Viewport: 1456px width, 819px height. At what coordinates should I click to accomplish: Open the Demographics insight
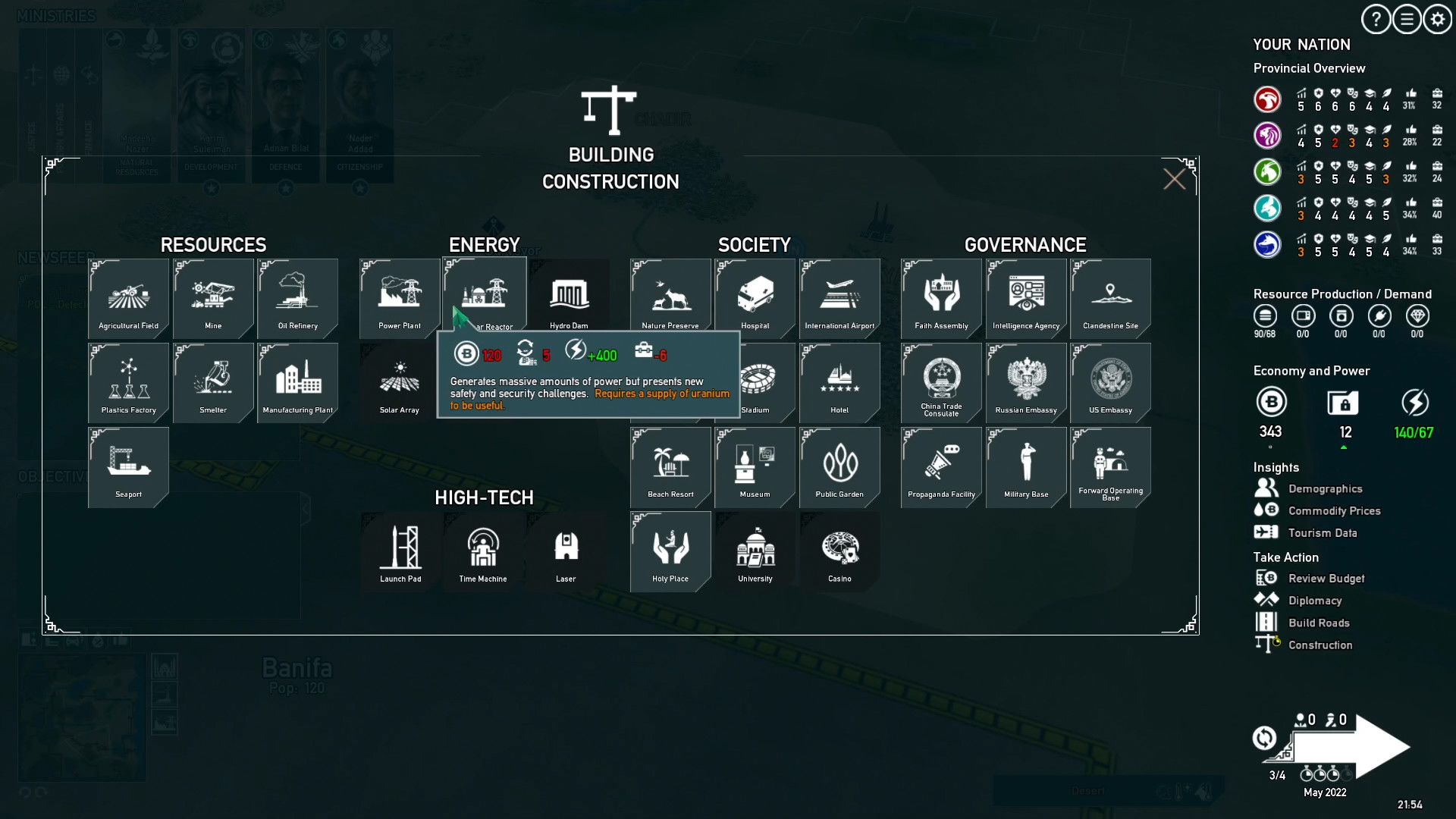pos(1326,488)
